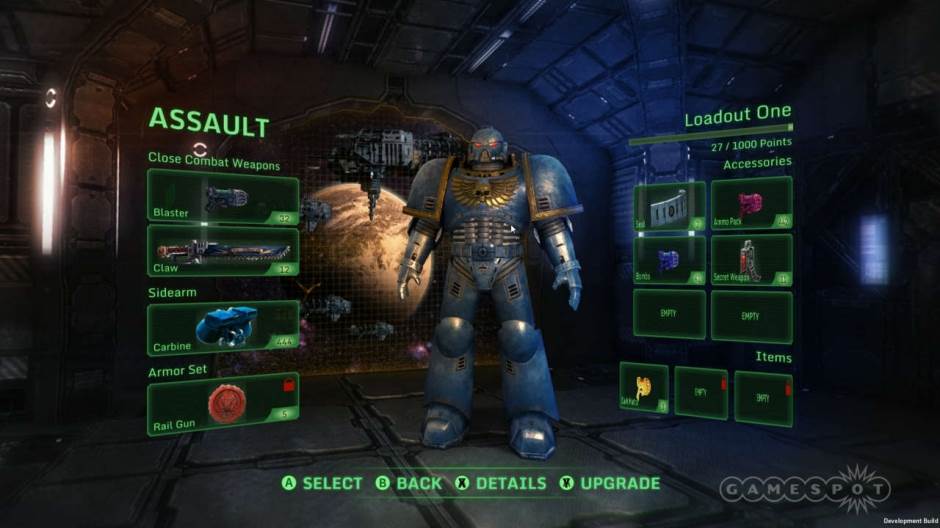Select the pink Ammo Pack accessory

tap(751, 204)
